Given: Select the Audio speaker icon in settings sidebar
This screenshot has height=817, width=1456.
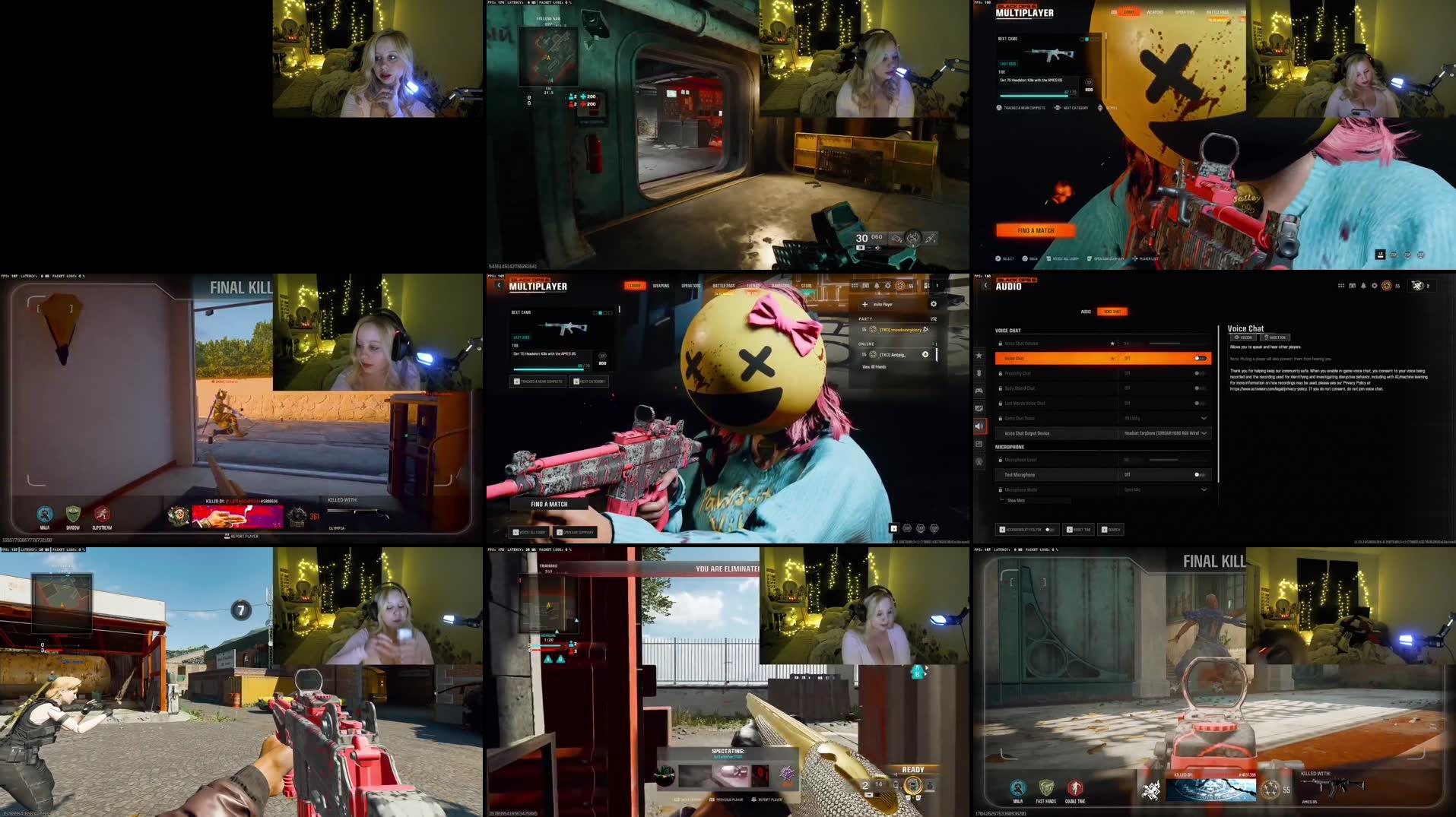Looking at the screenshot, I should click(x=978, y=426).
